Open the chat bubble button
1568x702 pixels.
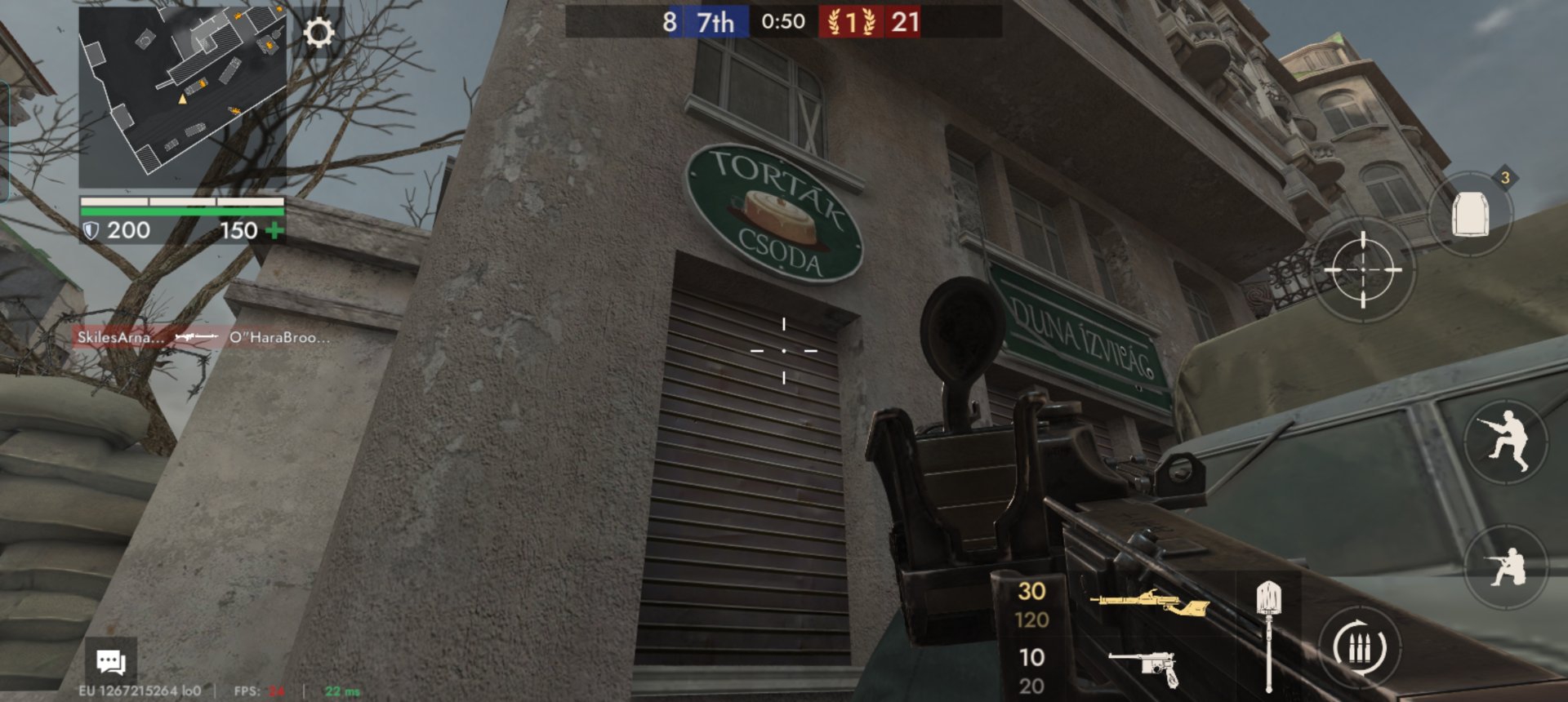110,661
